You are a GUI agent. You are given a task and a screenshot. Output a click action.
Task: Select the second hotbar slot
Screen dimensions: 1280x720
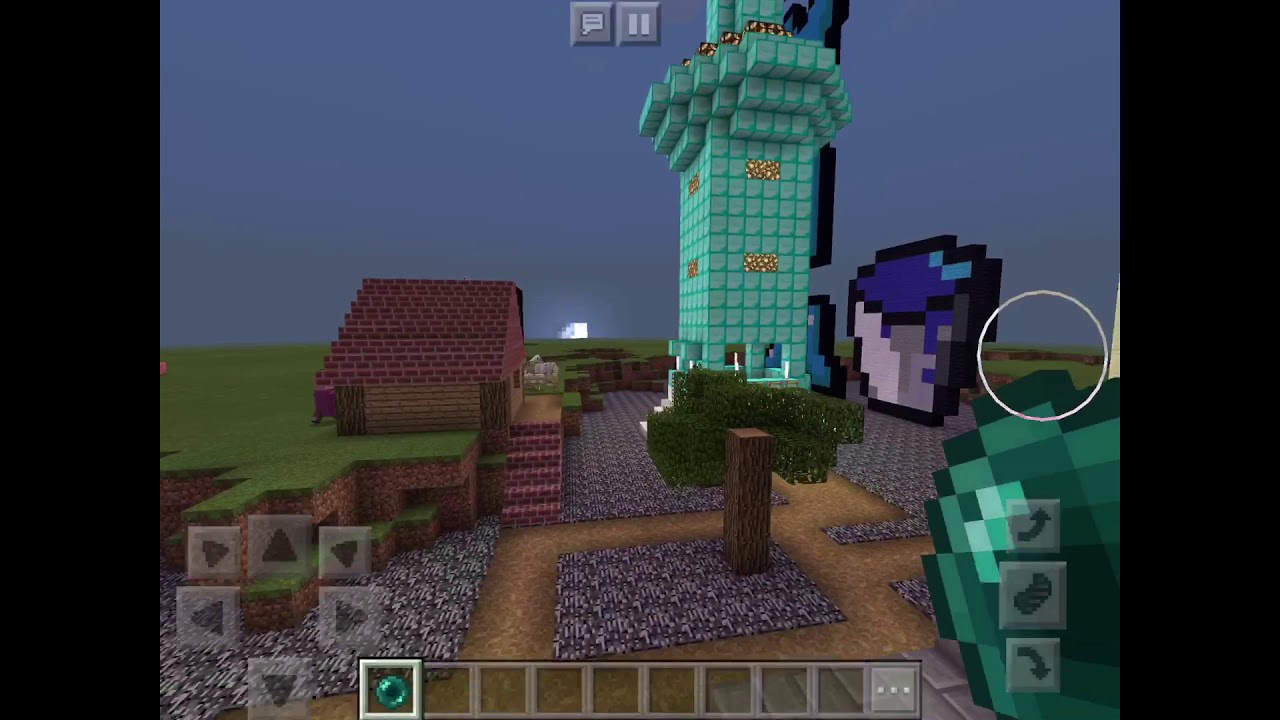tap(446, 685)
